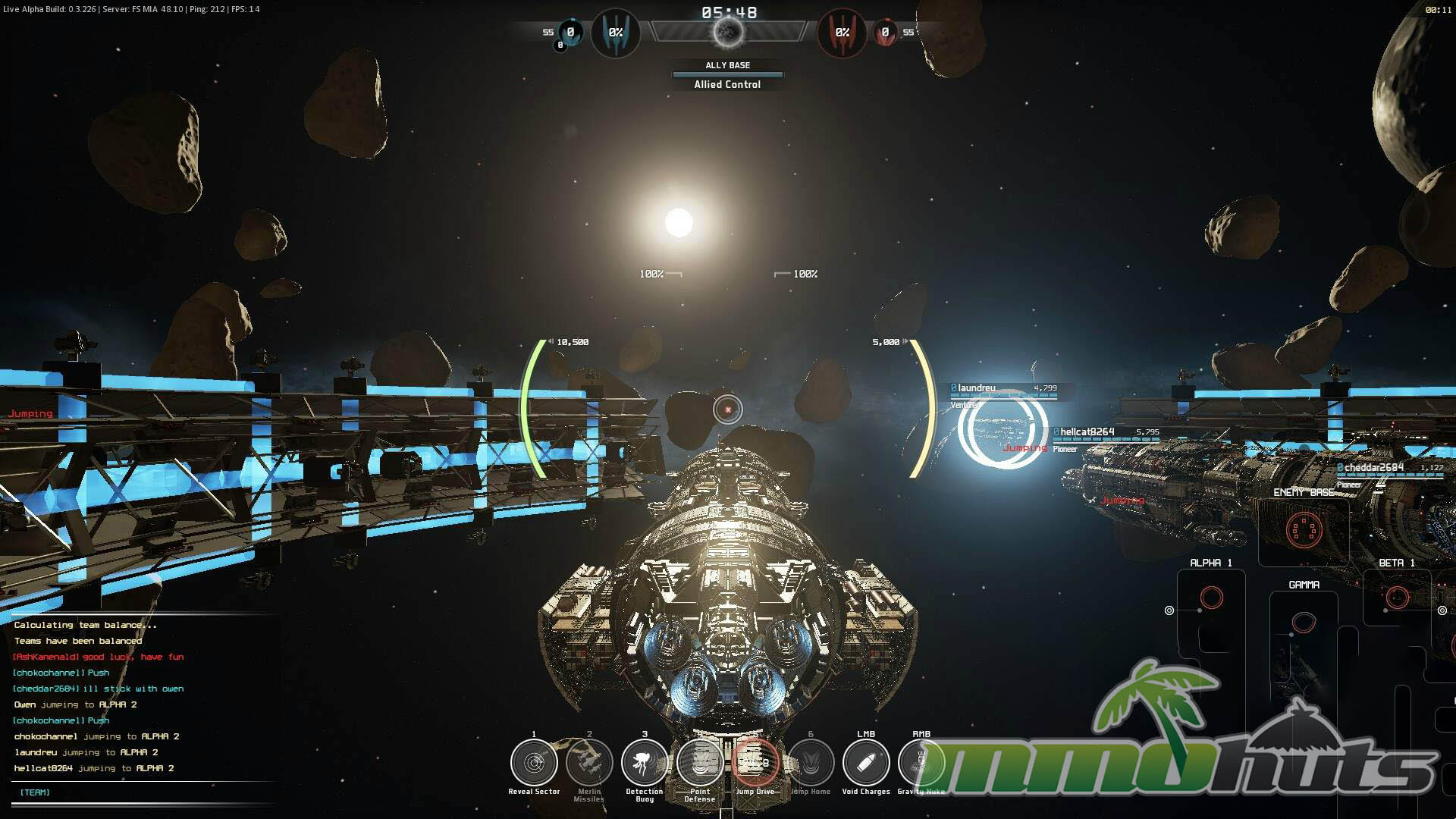This screenshot has width=1456, height=819.
Task: Select the hellcat8264 ally nameplate
Action: click(x=1087, y=432)
